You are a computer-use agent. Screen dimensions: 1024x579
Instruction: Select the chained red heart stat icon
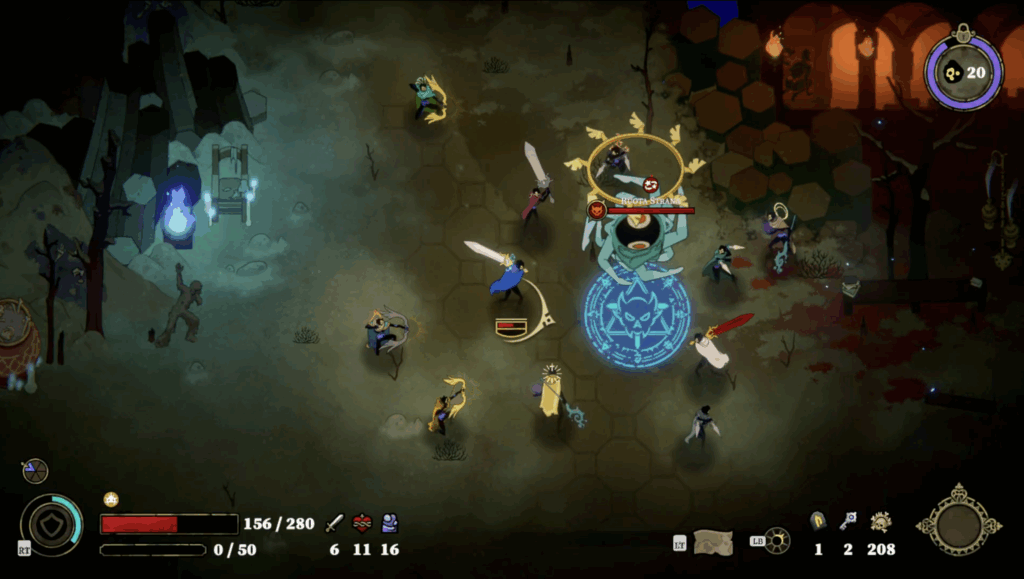click(x=362, y=523)
